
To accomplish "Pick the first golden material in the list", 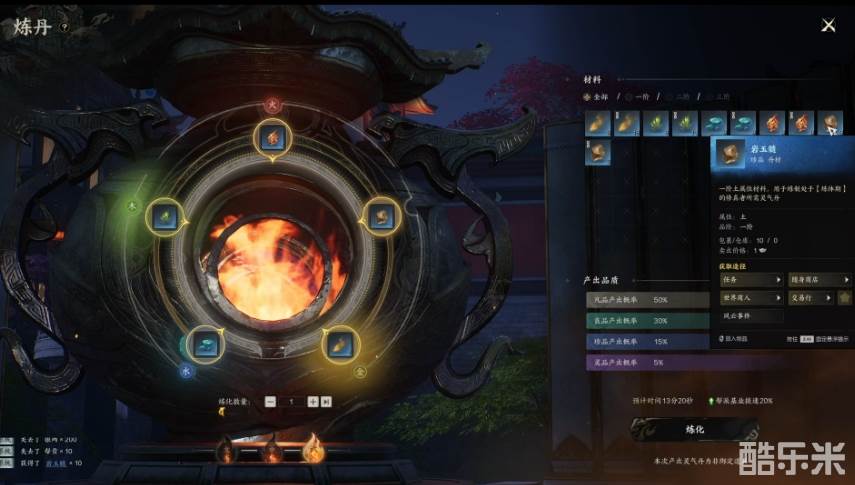I will (598, 123).
